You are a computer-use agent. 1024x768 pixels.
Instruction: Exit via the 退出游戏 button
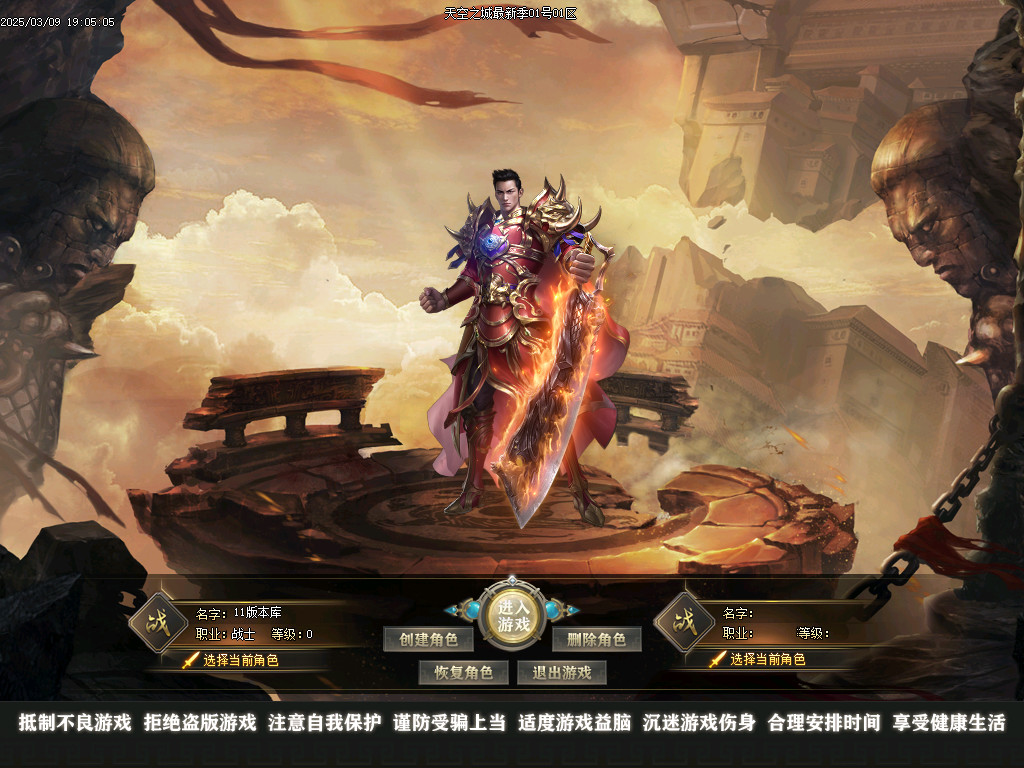(x=561, y=672)
